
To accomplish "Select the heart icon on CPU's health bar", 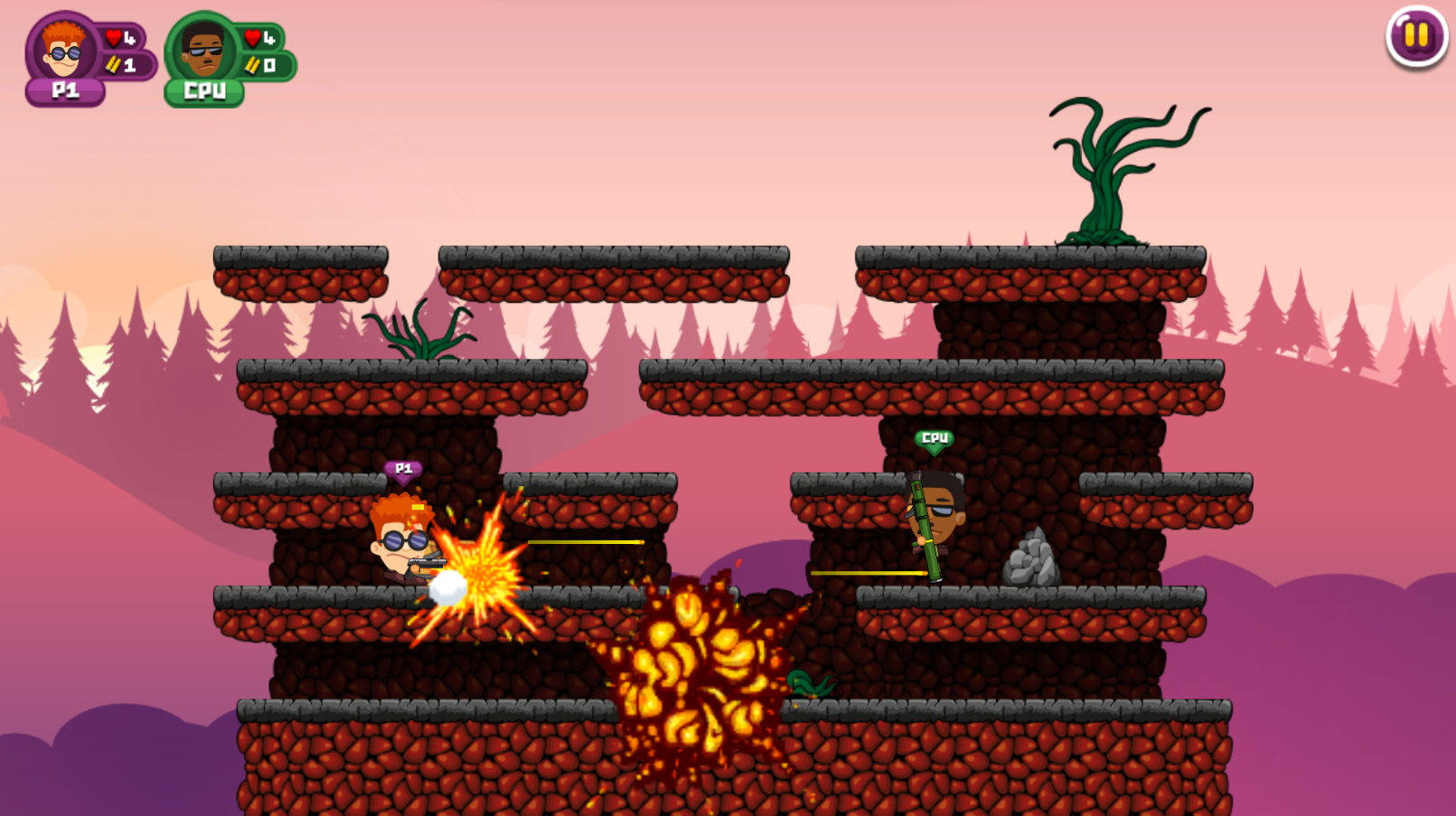I will tap(250, 37).
